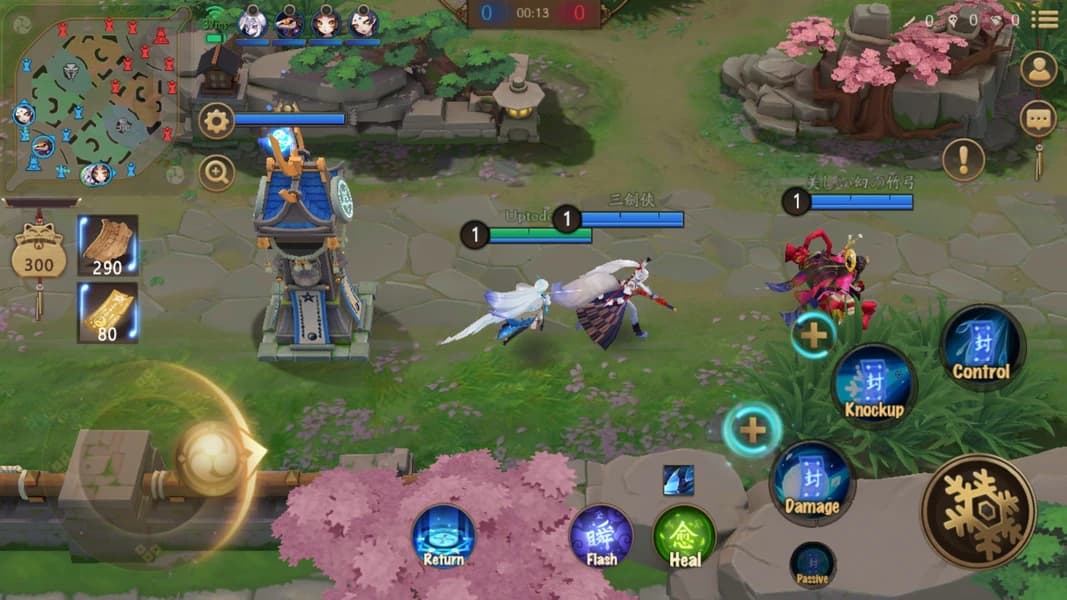View the Passive skill
The width and height of the screenshot is (1067, 600).
(812, 564)
